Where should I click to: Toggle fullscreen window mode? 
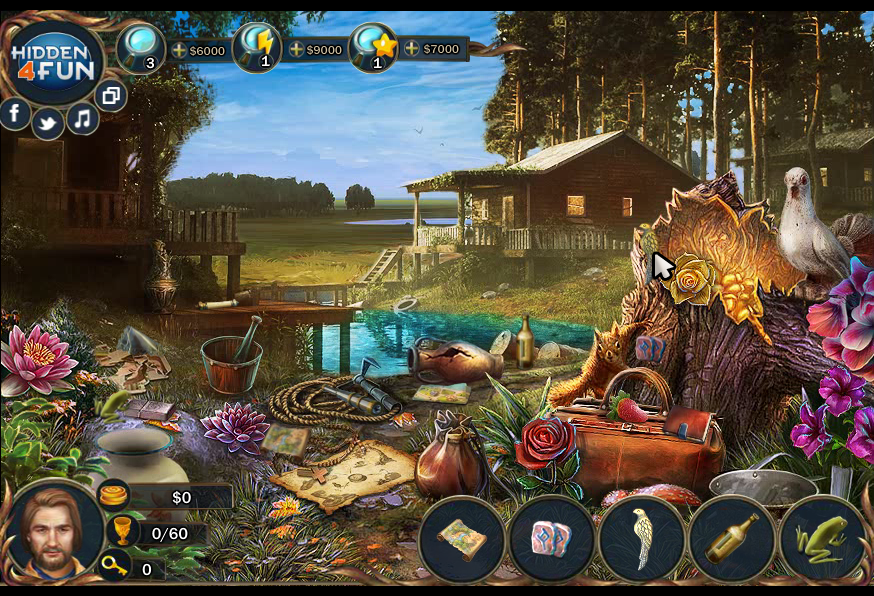pyautogui.click(x=110, y=96)
